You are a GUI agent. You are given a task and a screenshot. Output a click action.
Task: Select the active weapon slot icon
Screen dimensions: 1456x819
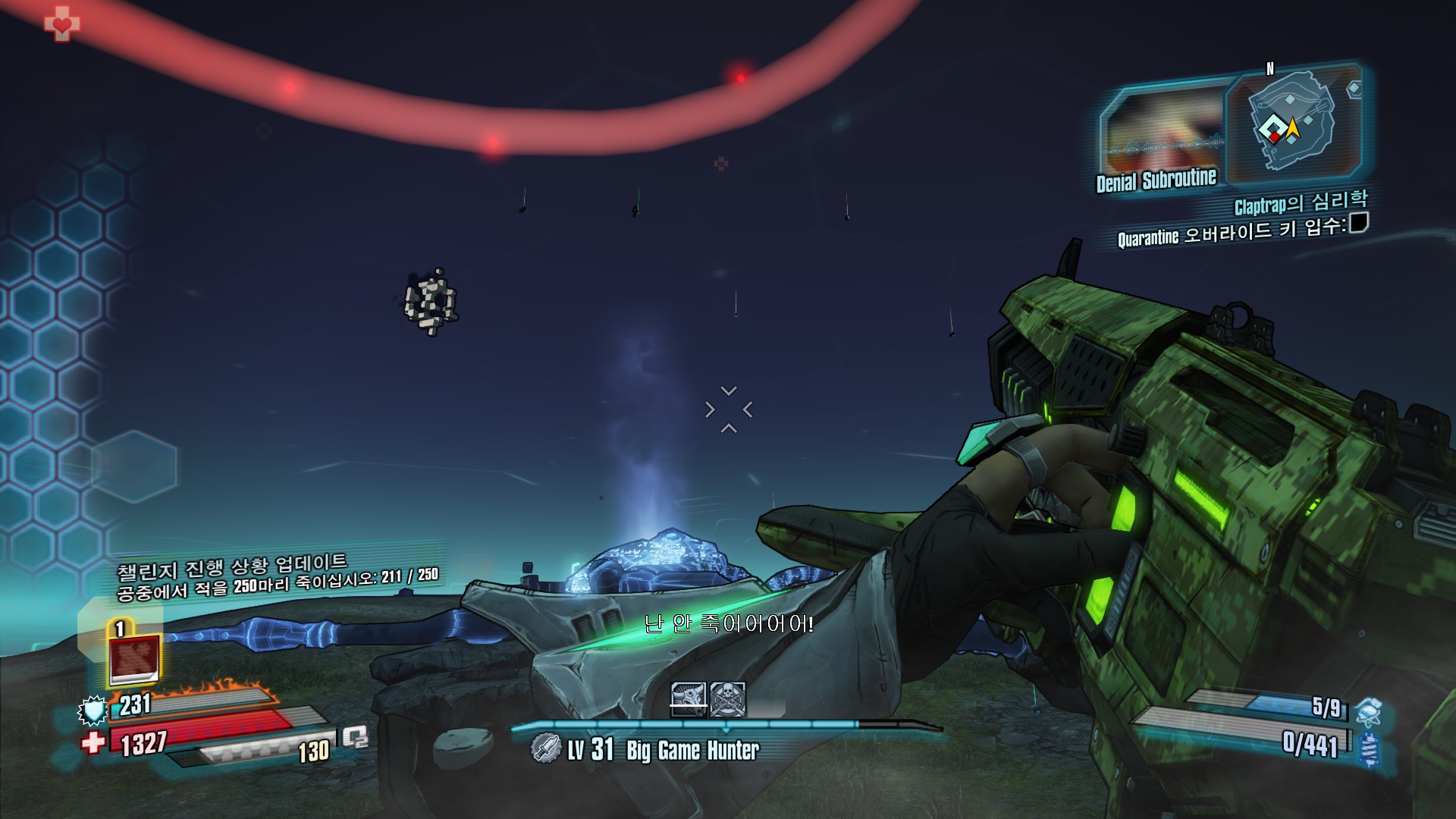(688, 699)
